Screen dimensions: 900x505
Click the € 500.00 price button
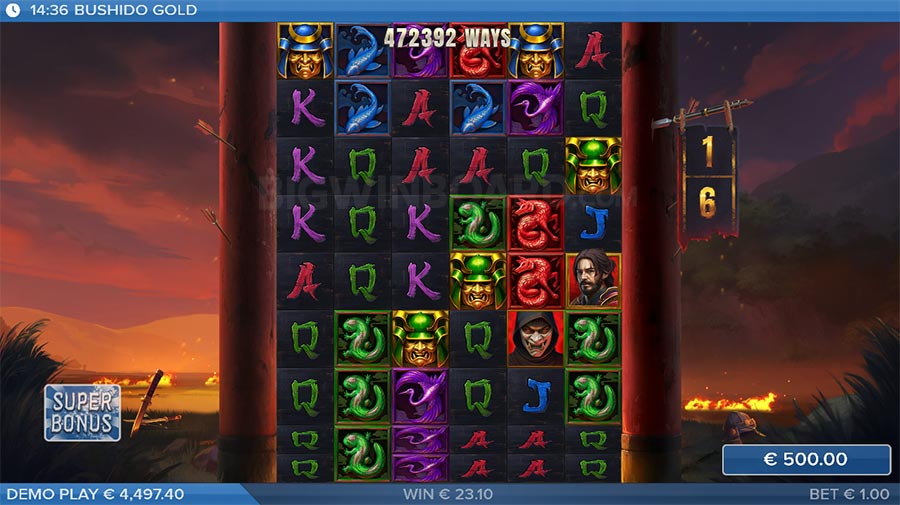806,460
